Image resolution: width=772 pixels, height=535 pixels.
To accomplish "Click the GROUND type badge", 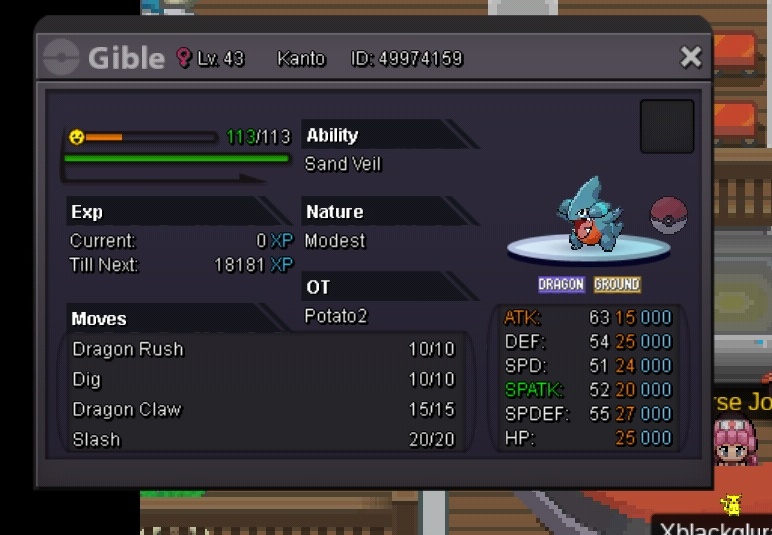I will pyautogui.click(x=617, y=285).
